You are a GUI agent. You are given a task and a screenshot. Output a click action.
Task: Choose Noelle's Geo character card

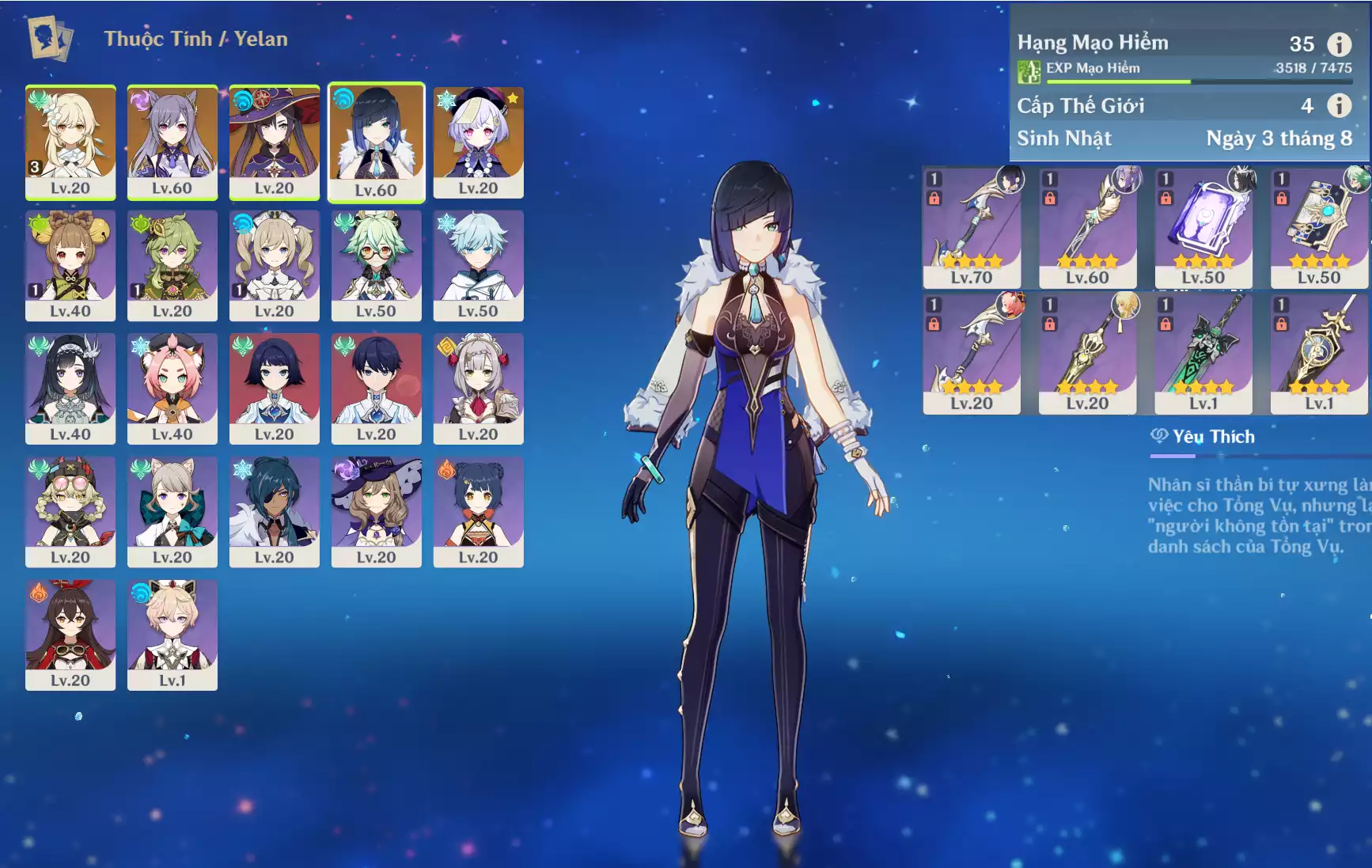point(478,388)
